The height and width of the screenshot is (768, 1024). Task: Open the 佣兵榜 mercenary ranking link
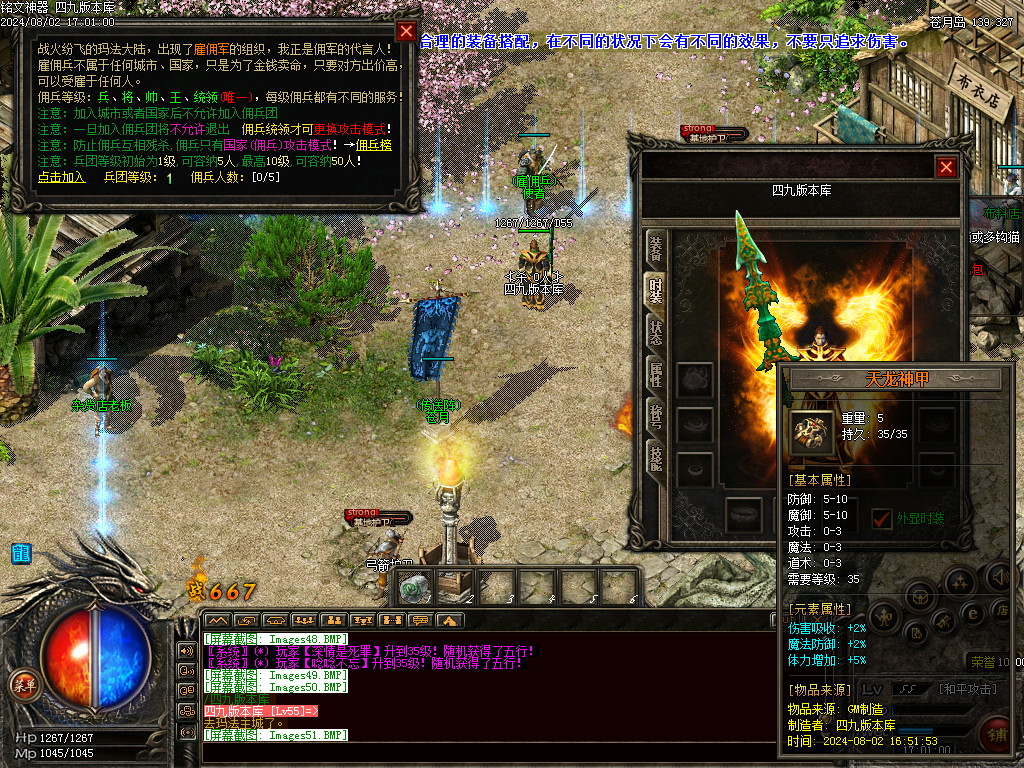coord(373,145)
